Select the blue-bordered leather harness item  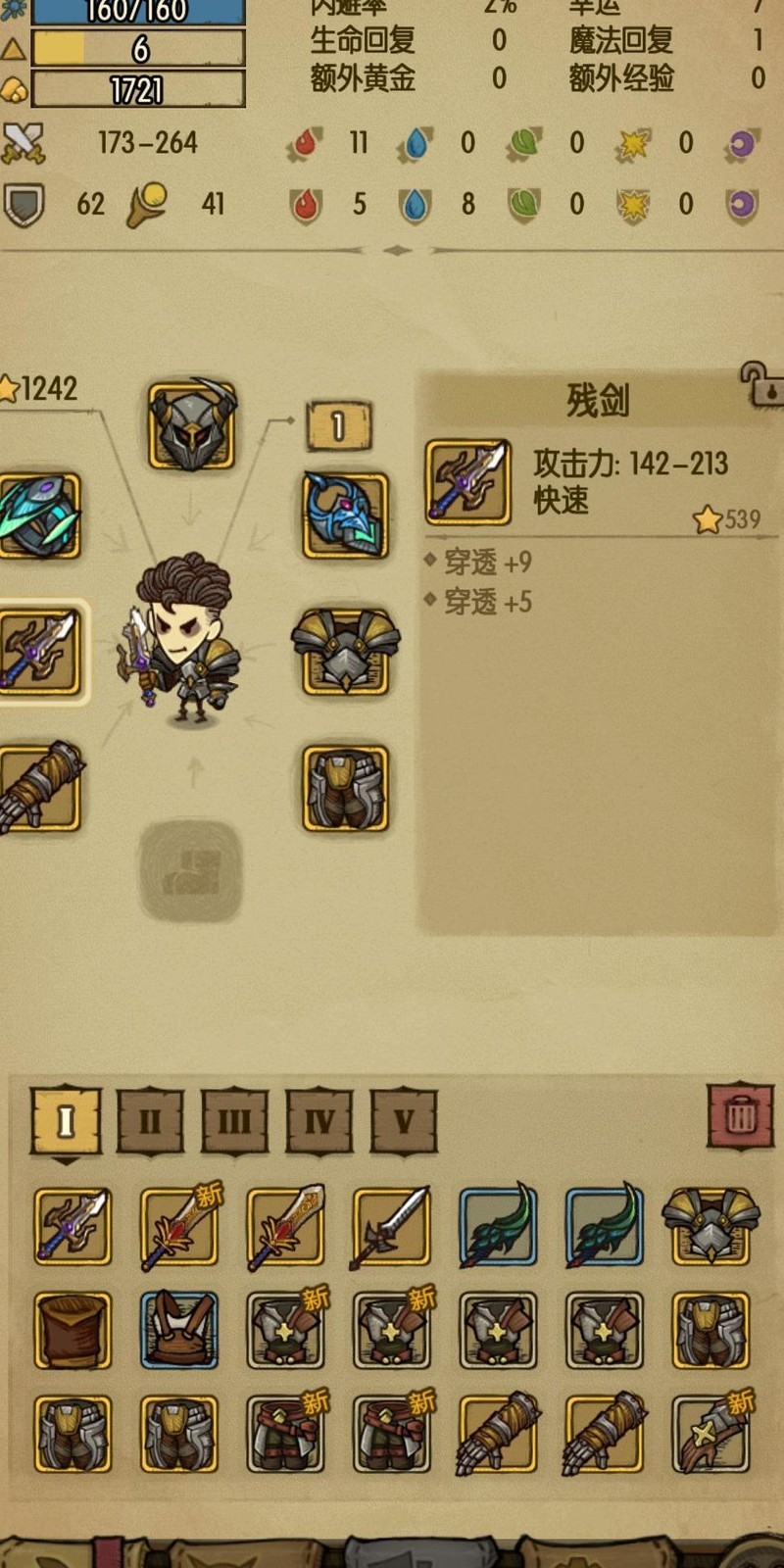(178, 1330)
